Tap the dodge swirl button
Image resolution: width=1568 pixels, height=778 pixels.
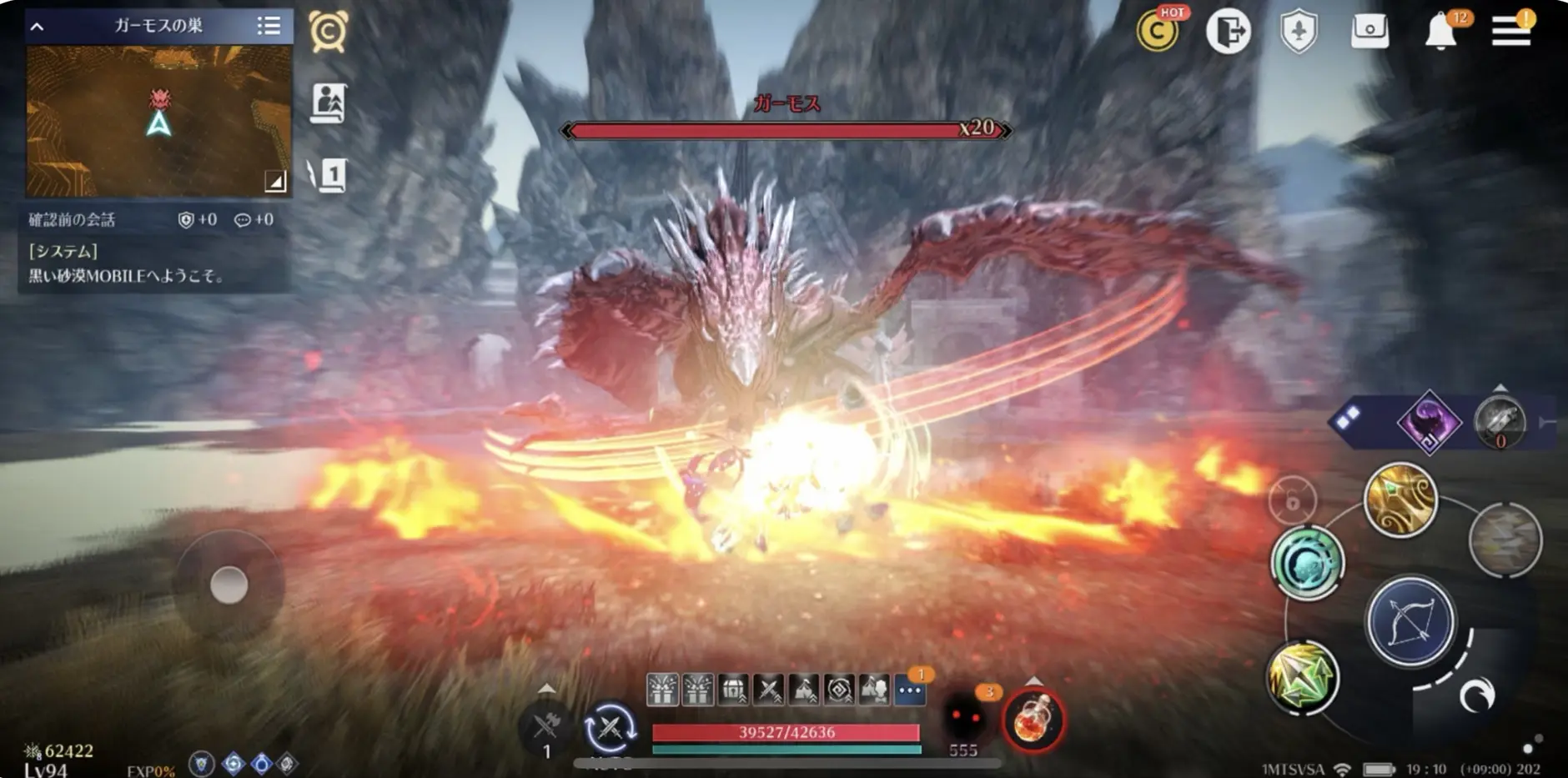click(x=1476, y=695)
